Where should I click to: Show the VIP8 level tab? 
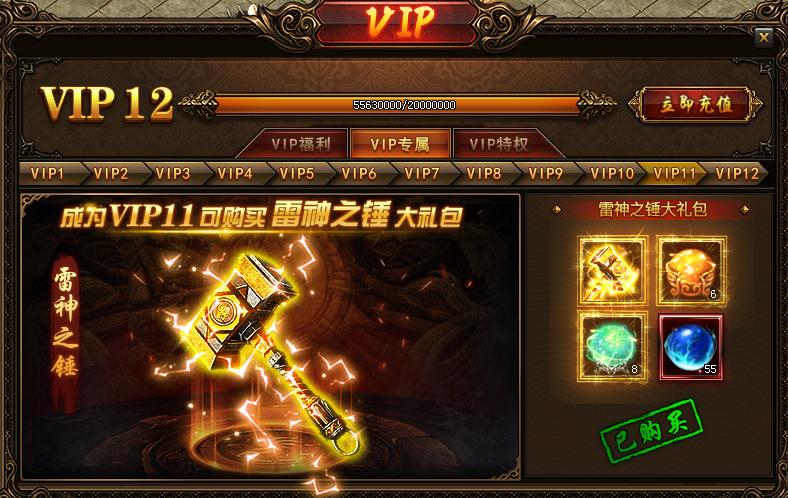click(484, 173)
